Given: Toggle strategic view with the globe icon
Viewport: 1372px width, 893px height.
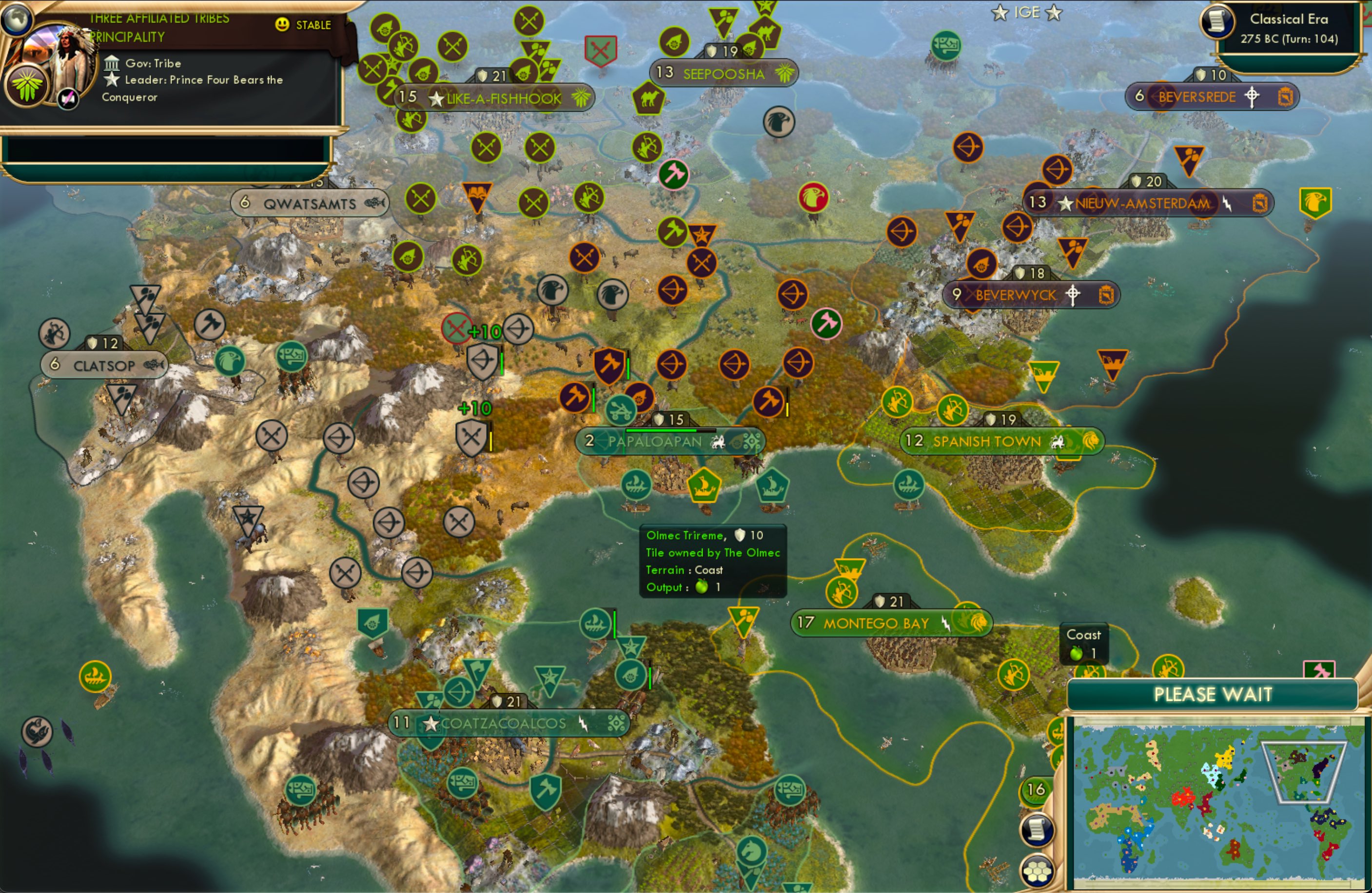Looking at the screenshot, I should 18,19.
